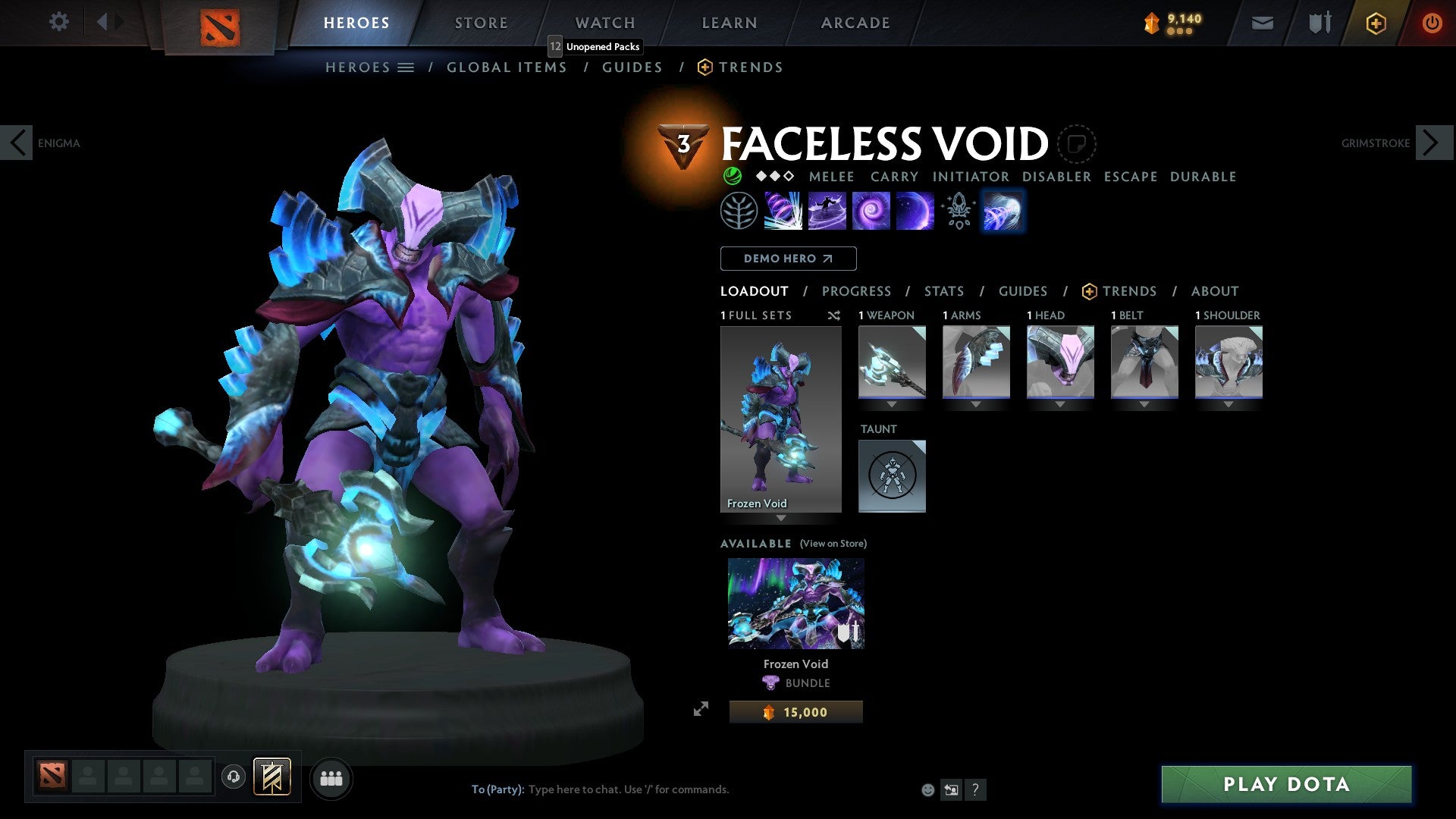The width and height of the screenshot is (1456, 819).
Task: Expand the Weapon slot dropdown arrow
Action: point(892,404)
